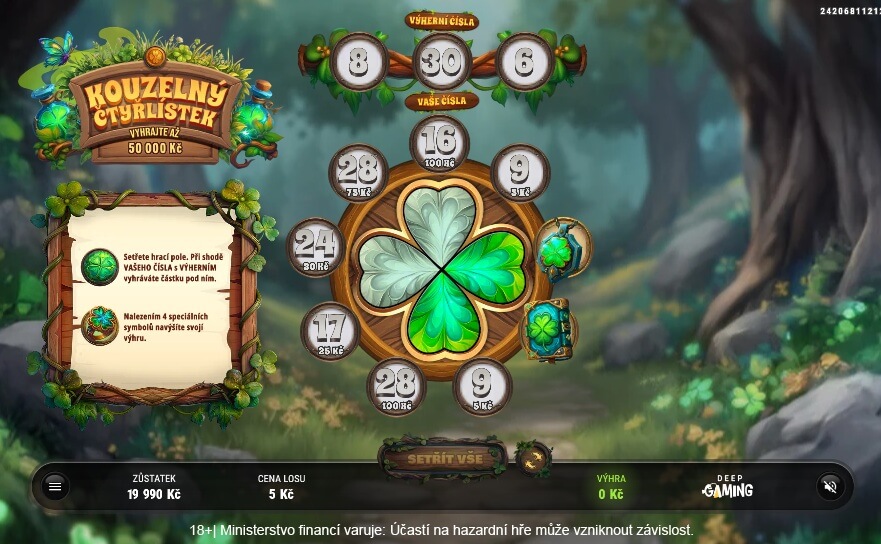This screenshot has height=544, width=881.
Task: Click the four-leaf clover in the wheel
Action: click(440, 268)
